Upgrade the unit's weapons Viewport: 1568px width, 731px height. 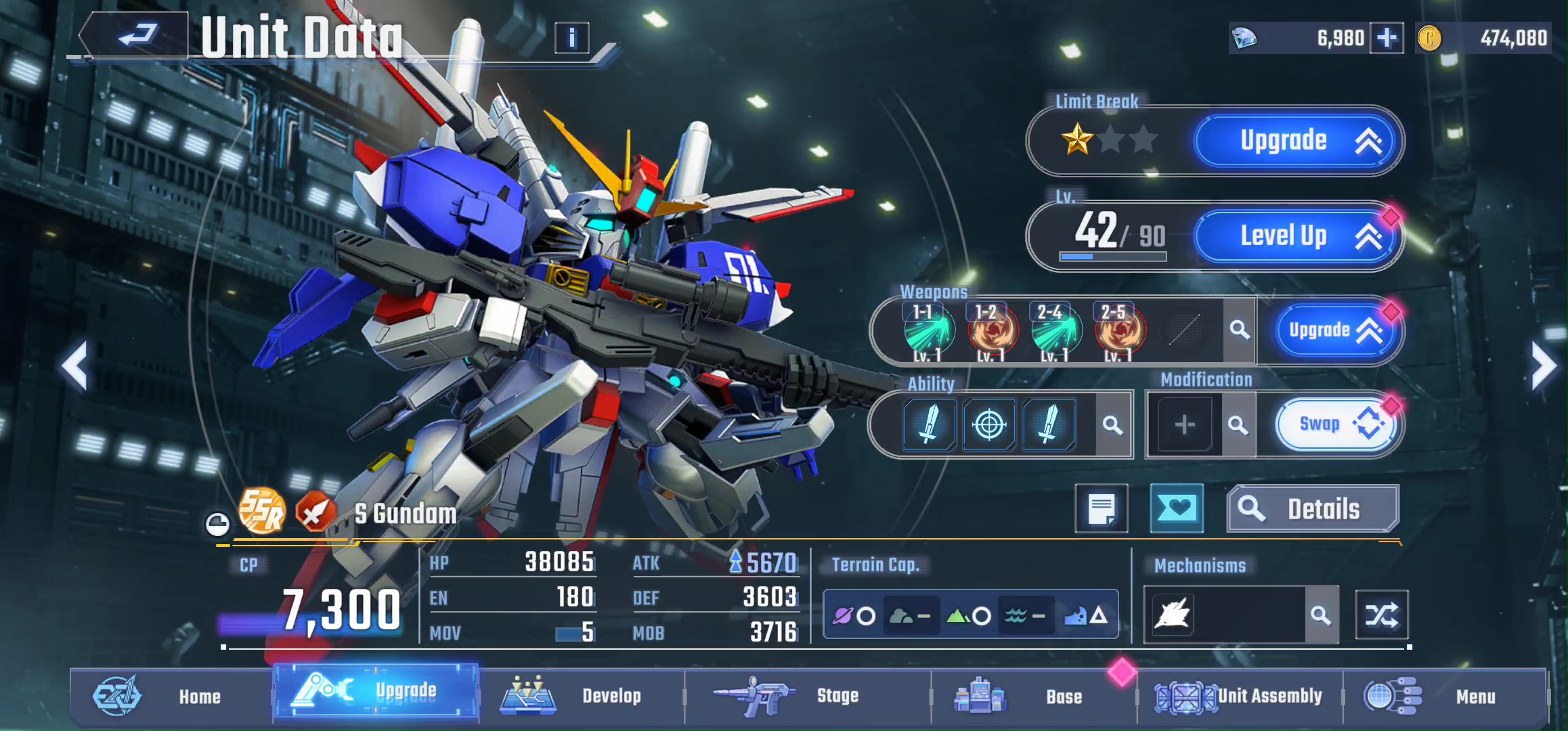point(1334,330)
